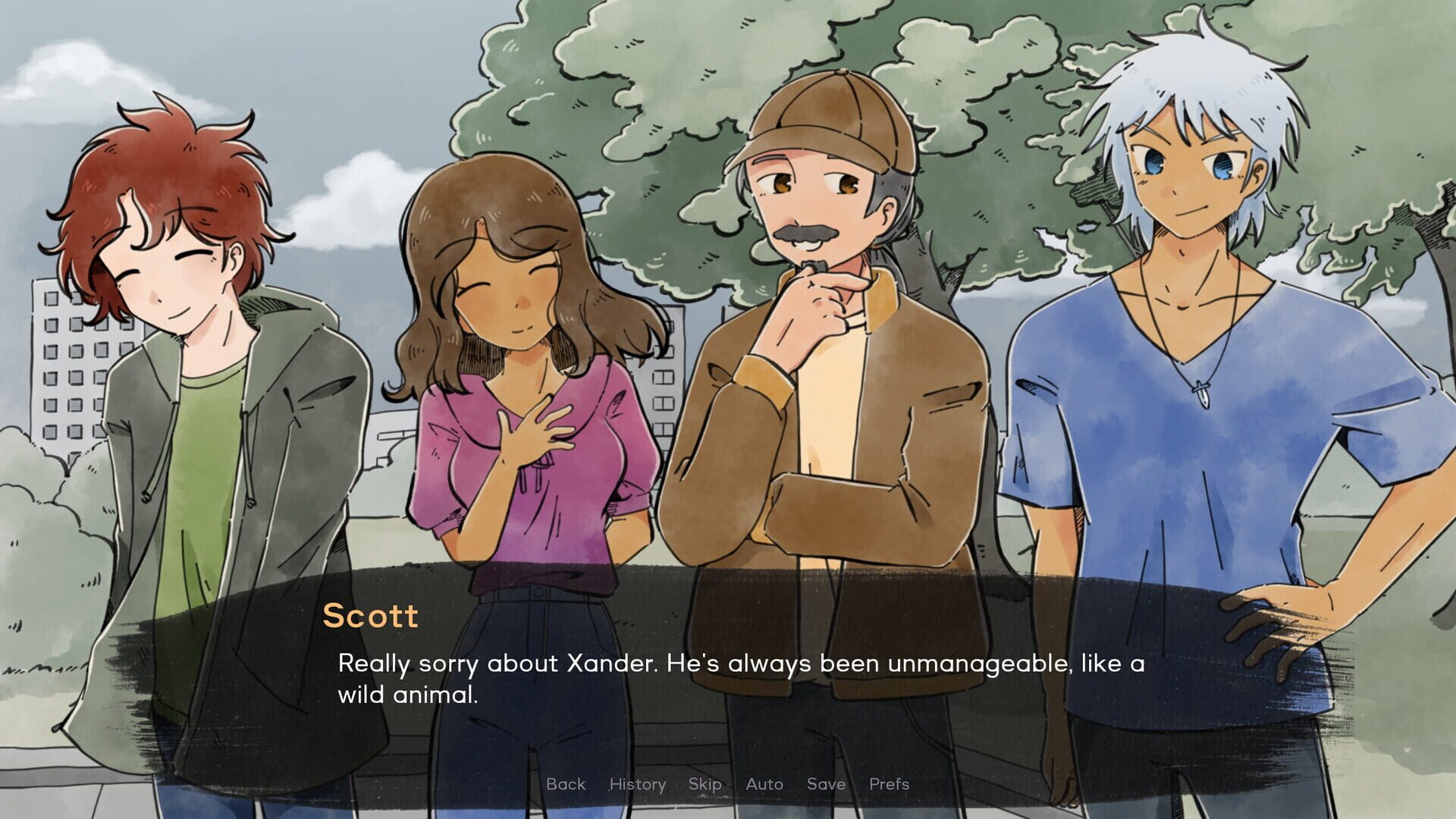Click the speaker name Scott
The height and width of the screenshot is (819, 1456).
pyautogui.click(x=371, y=616)
